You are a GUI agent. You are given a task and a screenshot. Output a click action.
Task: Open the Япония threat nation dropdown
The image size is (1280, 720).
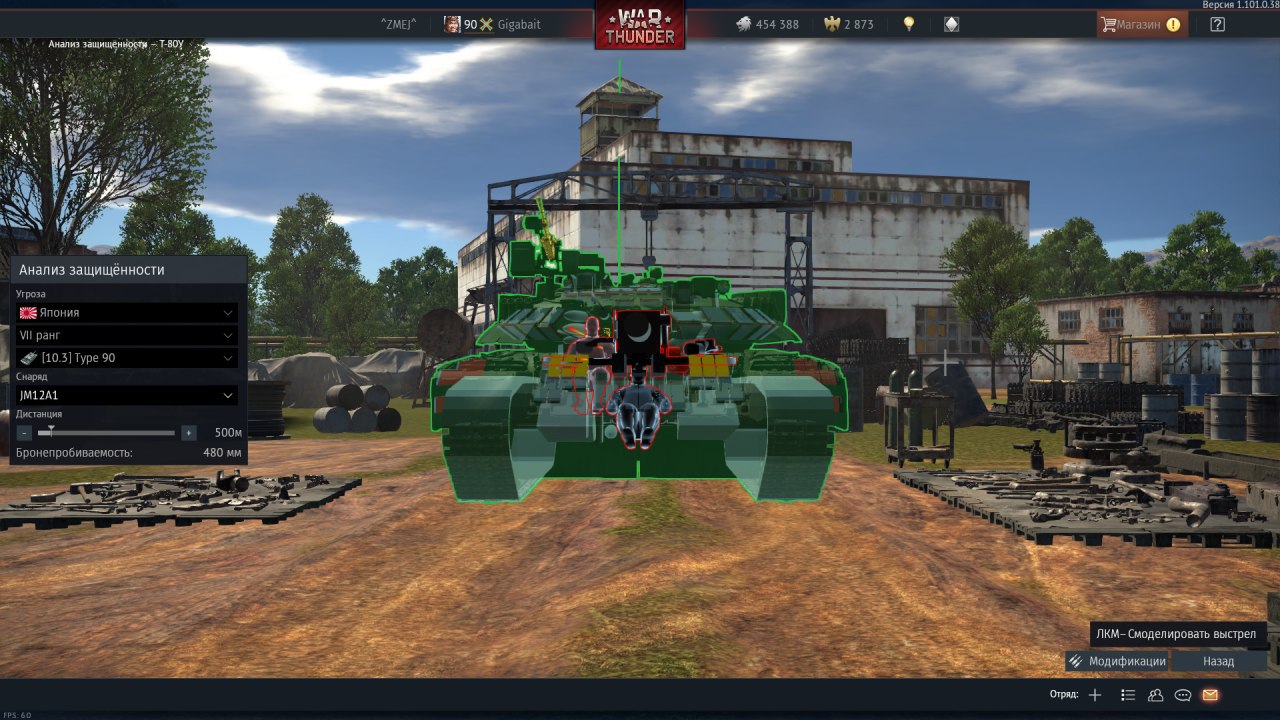tap(127, 312)
